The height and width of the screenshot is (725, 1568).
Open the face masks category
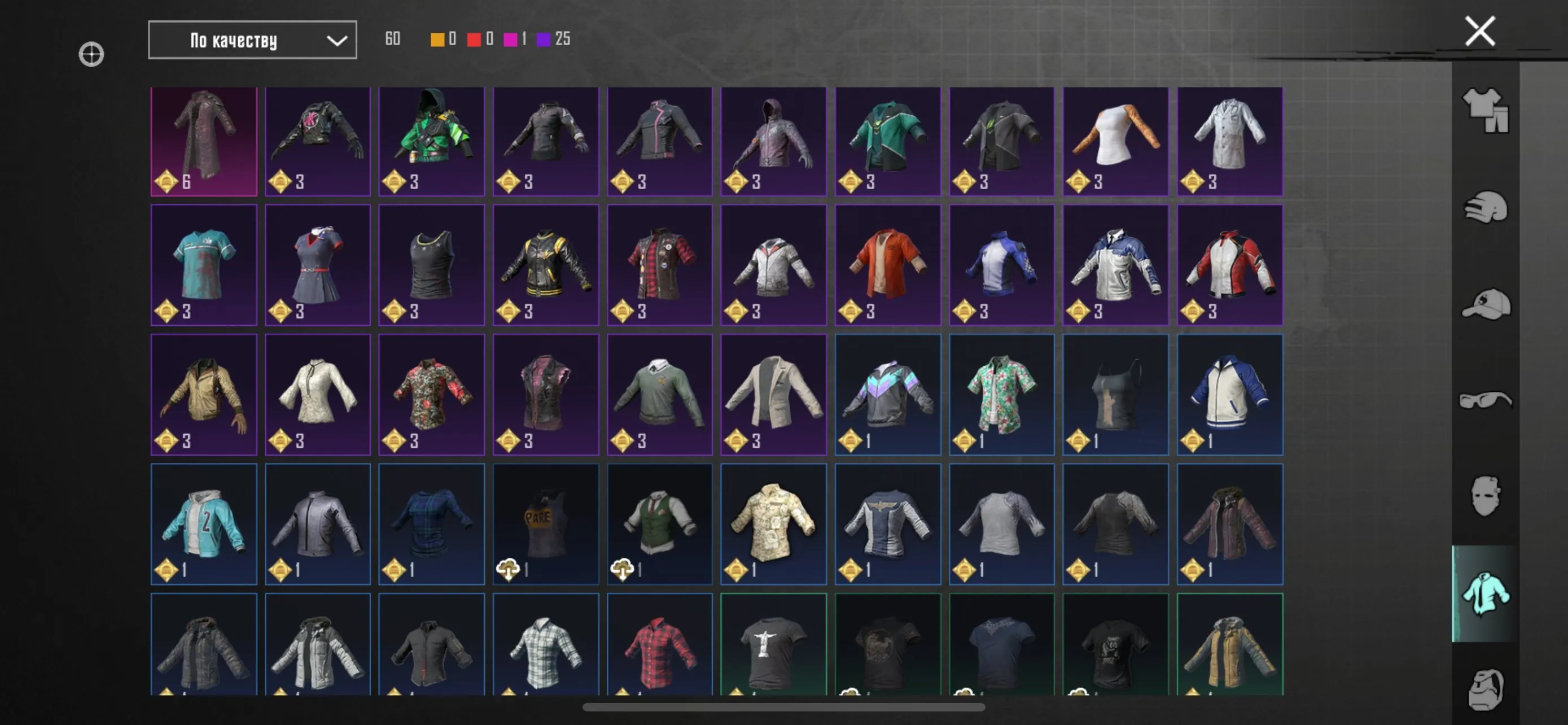pos(1485,496)
